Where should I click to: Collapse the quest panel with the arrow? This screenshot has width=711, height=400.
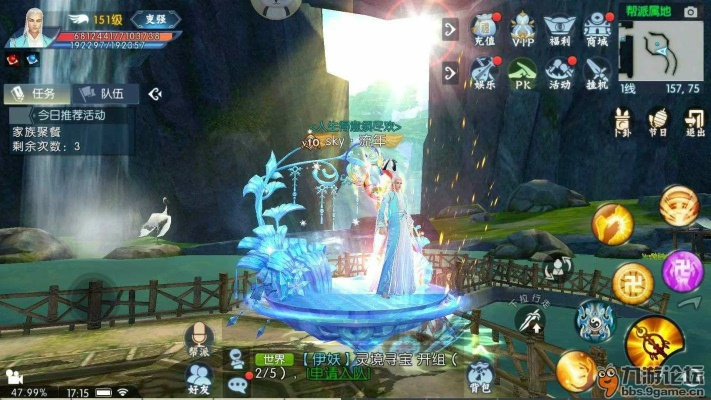[x=155, y=94]
